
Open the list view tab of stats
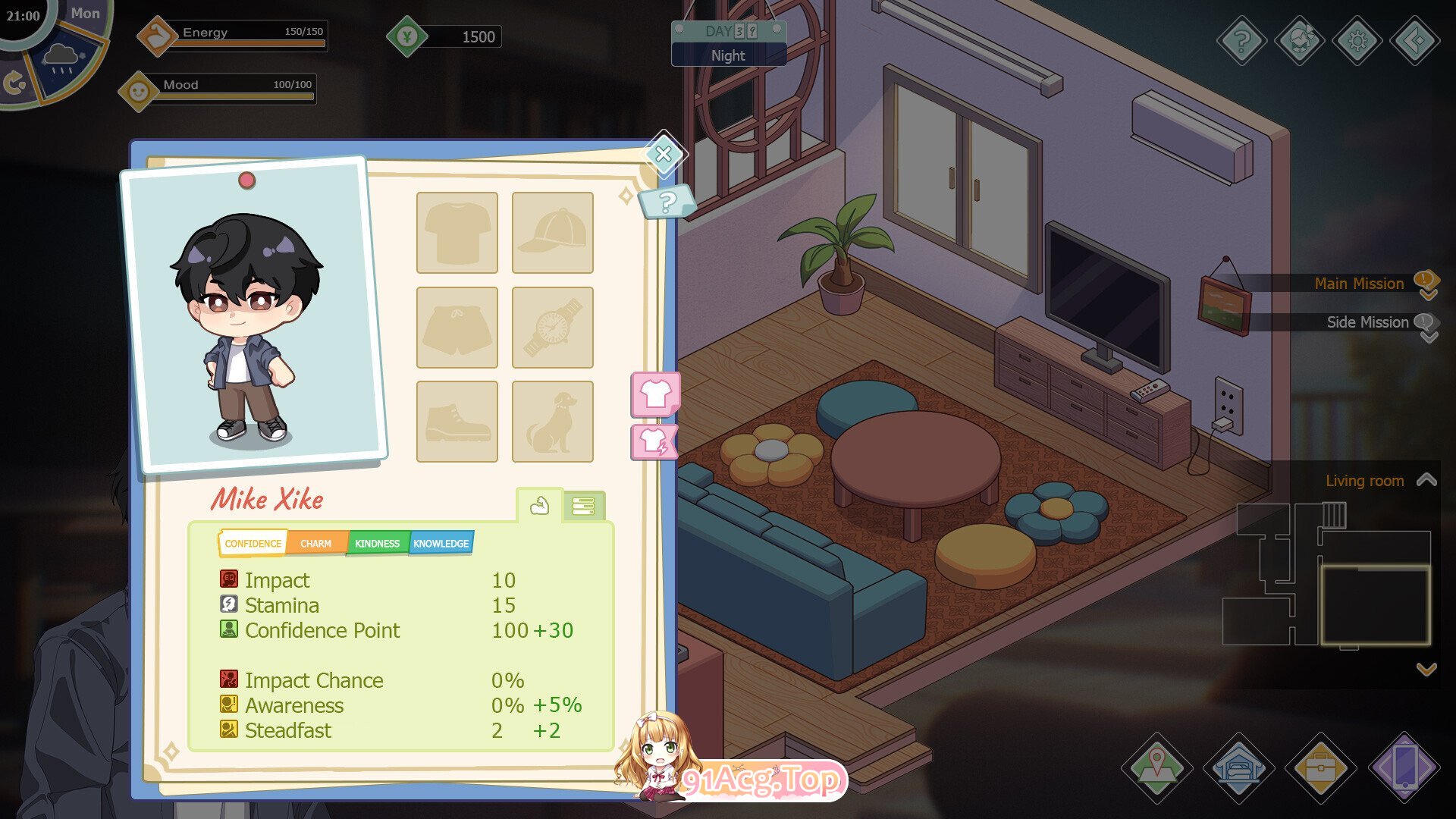583,506
